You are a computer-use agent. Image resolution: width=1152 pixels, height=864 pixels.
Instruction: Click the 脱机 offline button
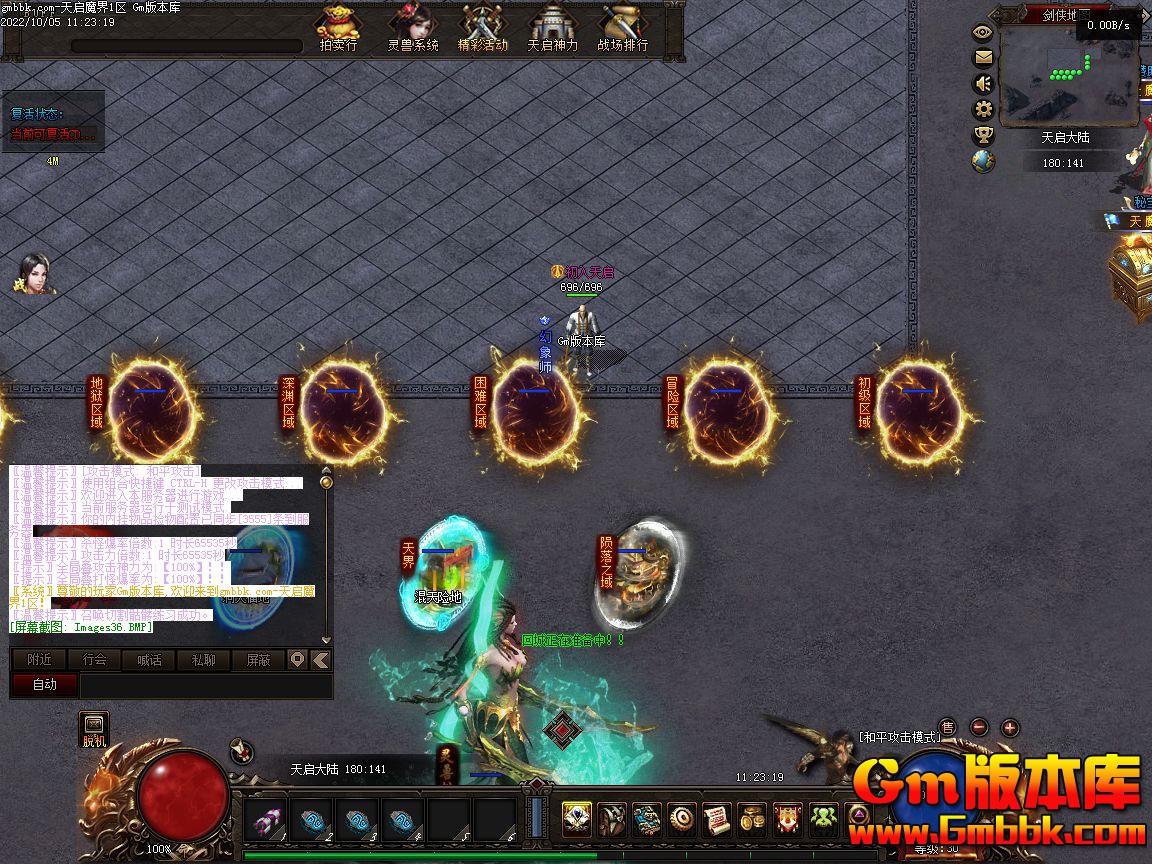coord(94,731)
